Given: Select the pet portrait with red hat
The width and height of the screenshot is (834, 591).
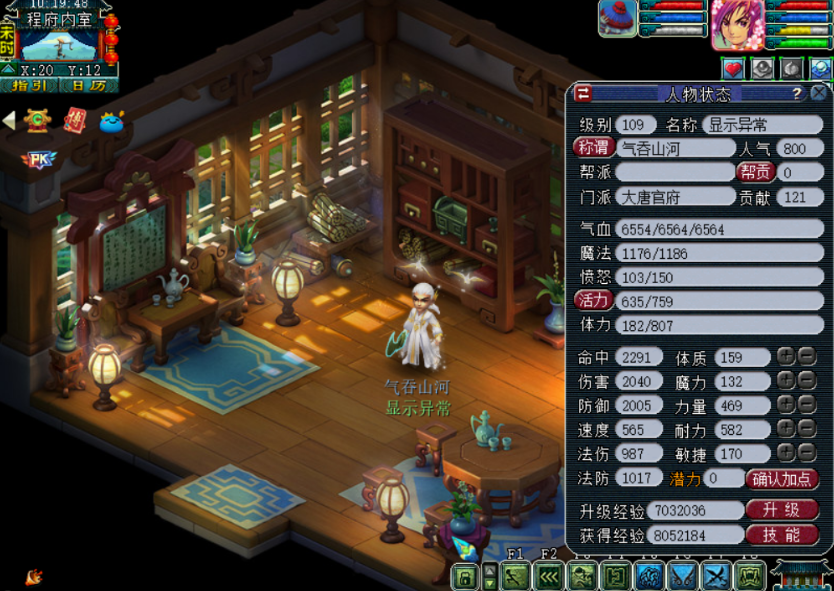Looking at the screenshot, I should 617,18.
